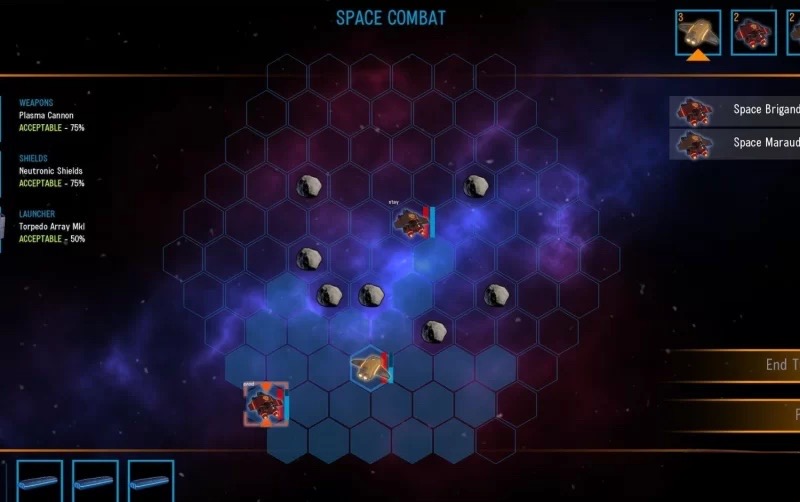Target the enemy ship highlighted in orange
This screenshot has height=502, width=800.
click(265, 403)
